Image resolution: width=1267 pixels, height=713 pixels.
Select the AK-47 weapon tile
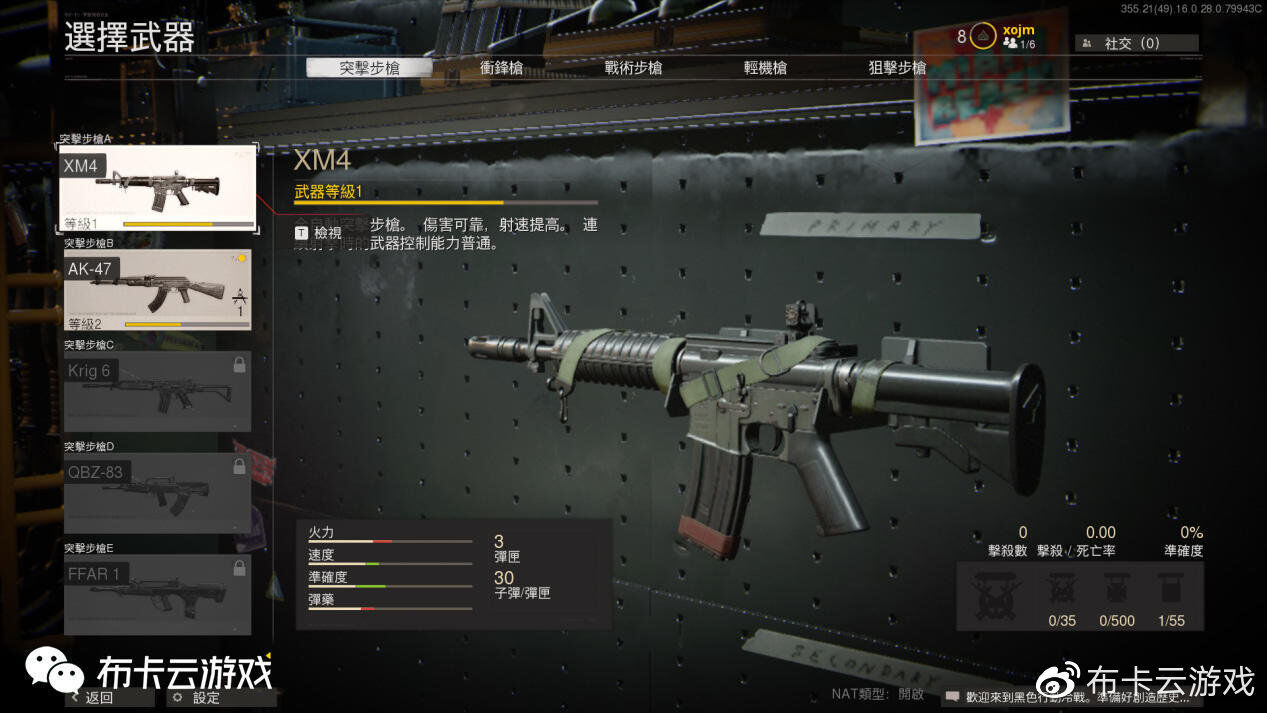pyautogui.click(x=158, y=290)
